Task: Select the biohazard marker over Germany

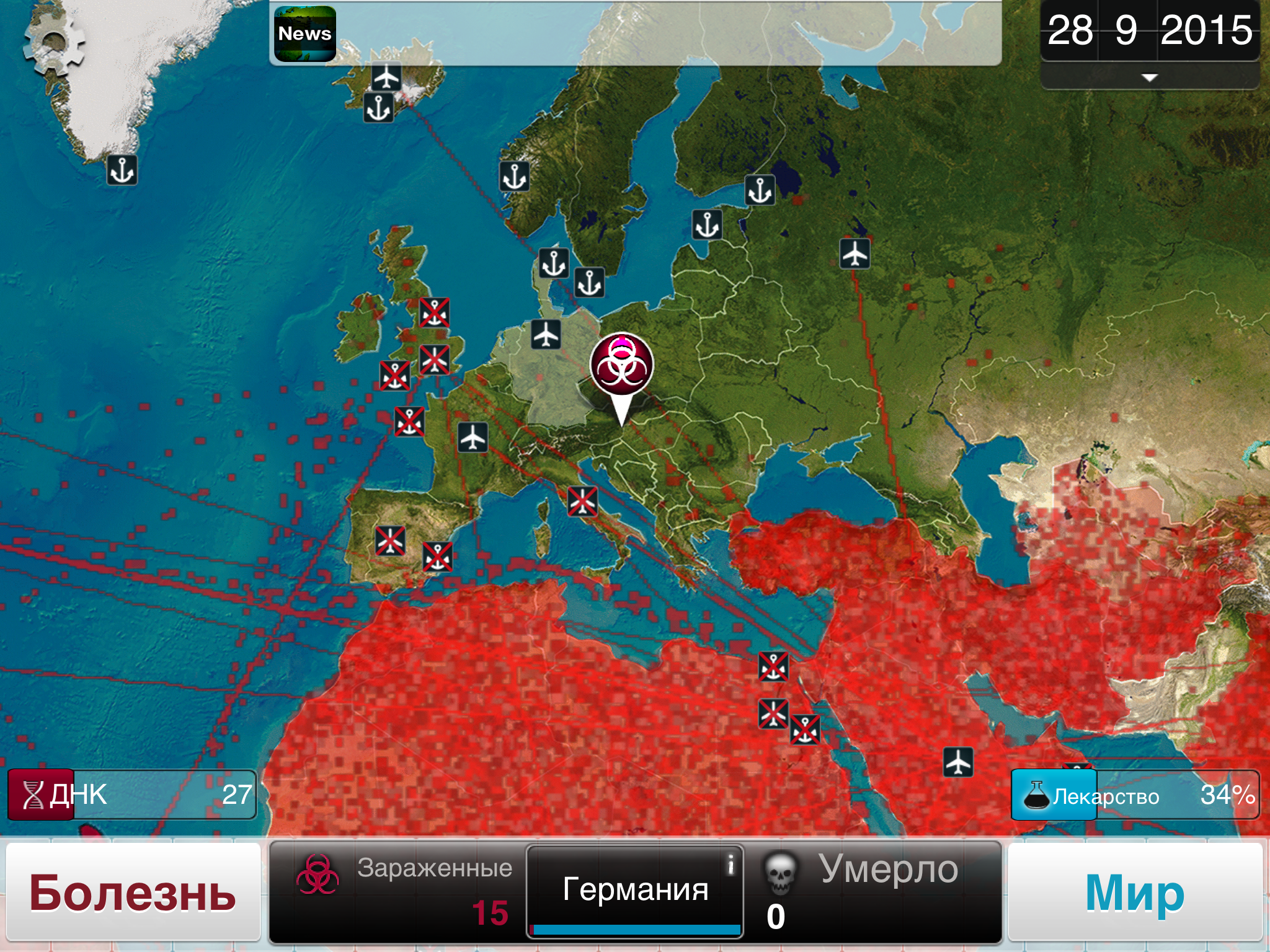Action: pyautogui.click(x=621, y=365)
